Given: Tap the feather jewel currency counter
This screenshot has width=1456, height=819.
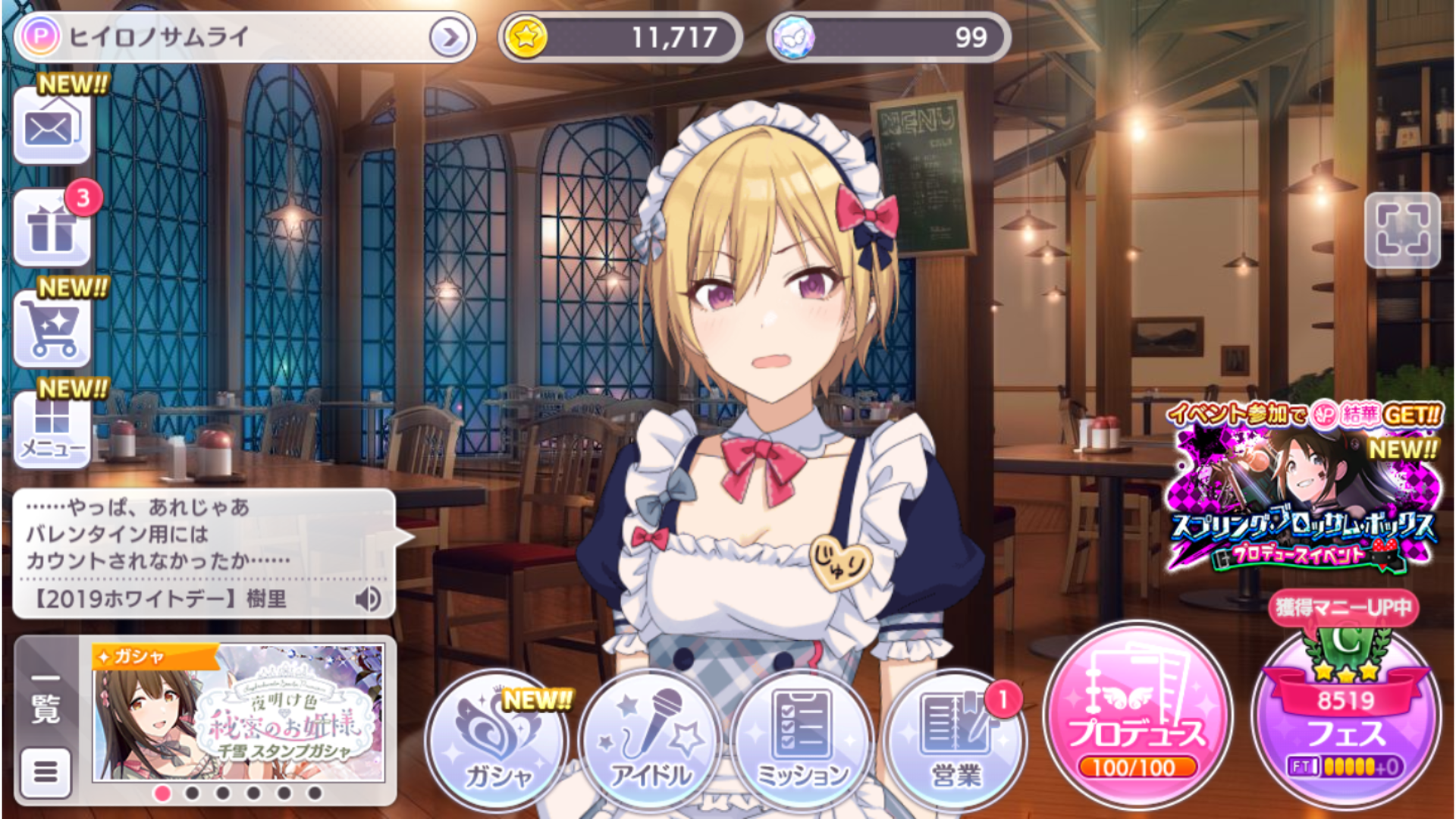Looking at the screenshot, I should tap(888, 37).
